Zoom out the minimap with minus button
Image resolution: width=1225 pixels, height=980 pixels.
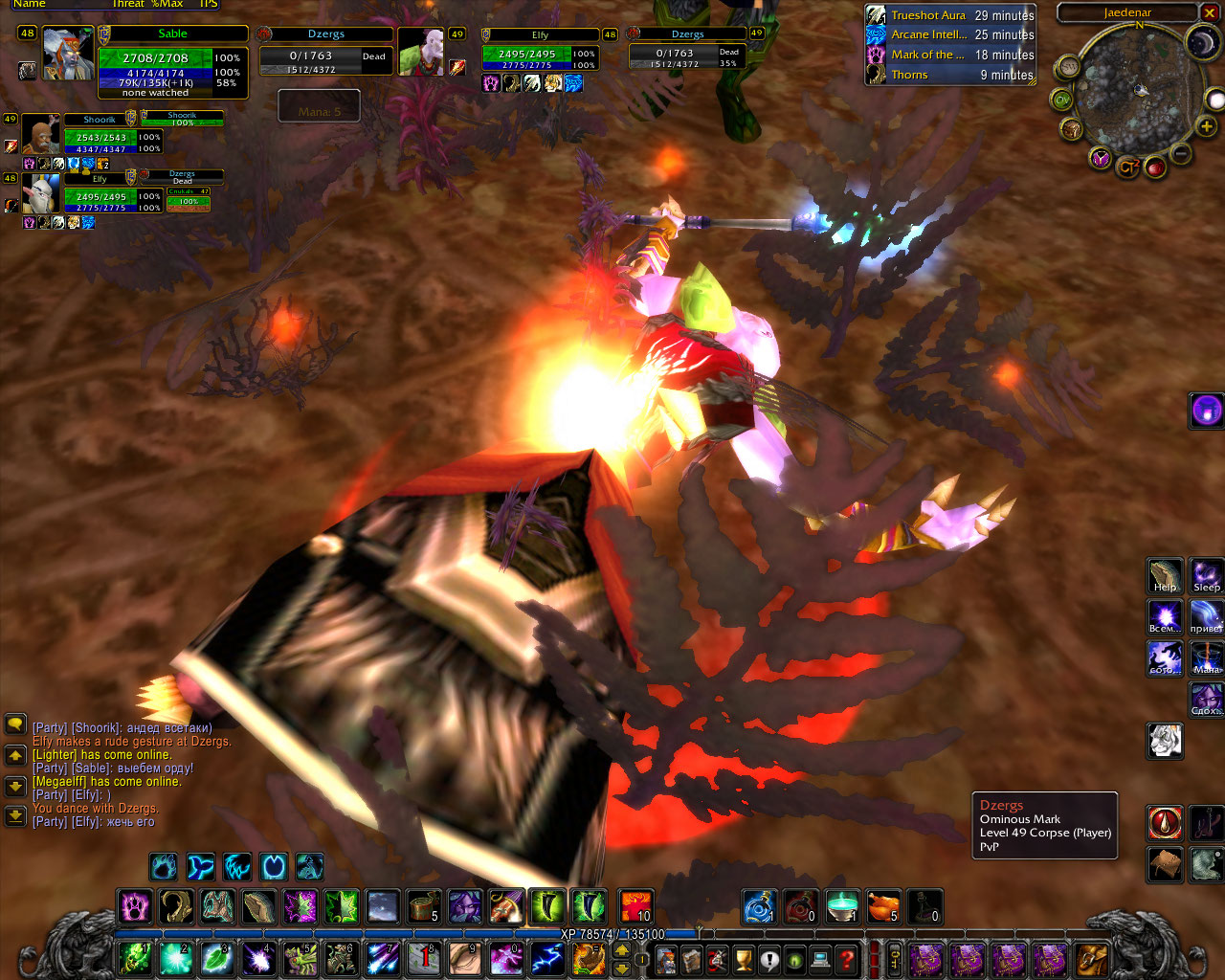coord(1181,154)
